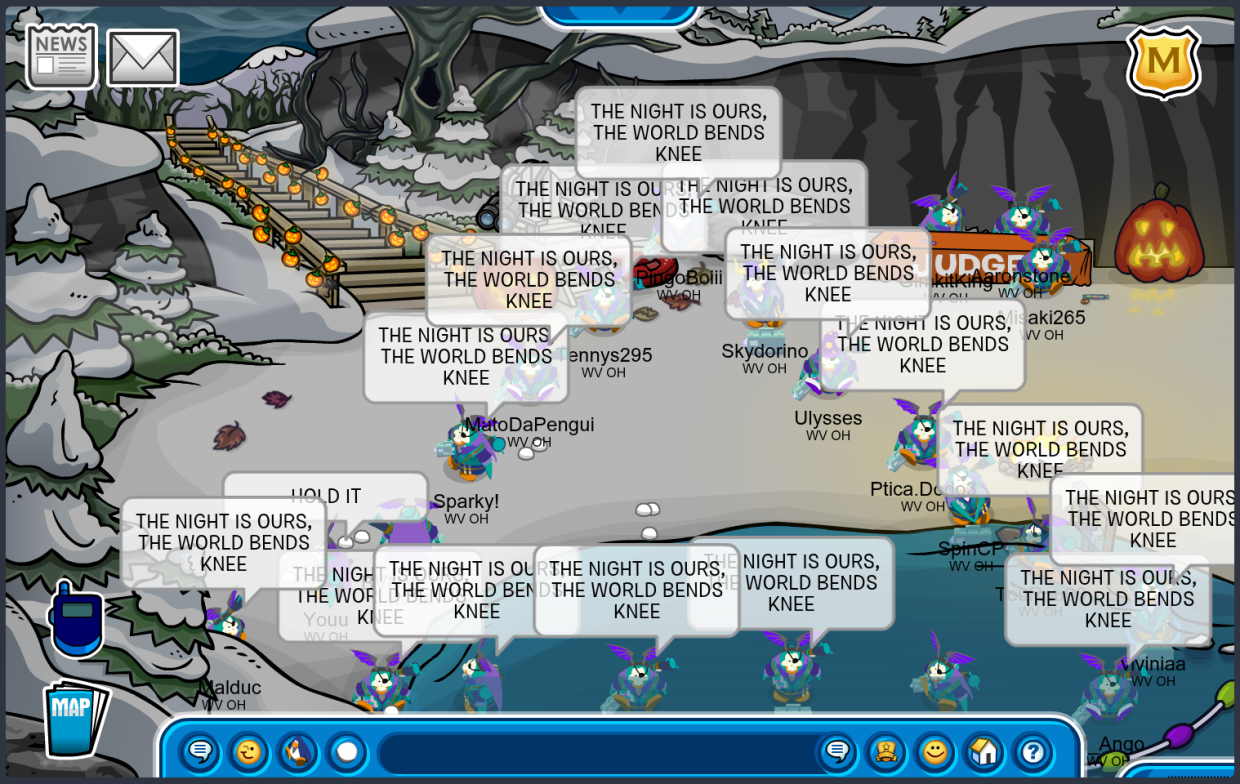Viewport: 1240px width, 784px height.
Task: Open the mail envelope inbox
Action: point(142,57)
